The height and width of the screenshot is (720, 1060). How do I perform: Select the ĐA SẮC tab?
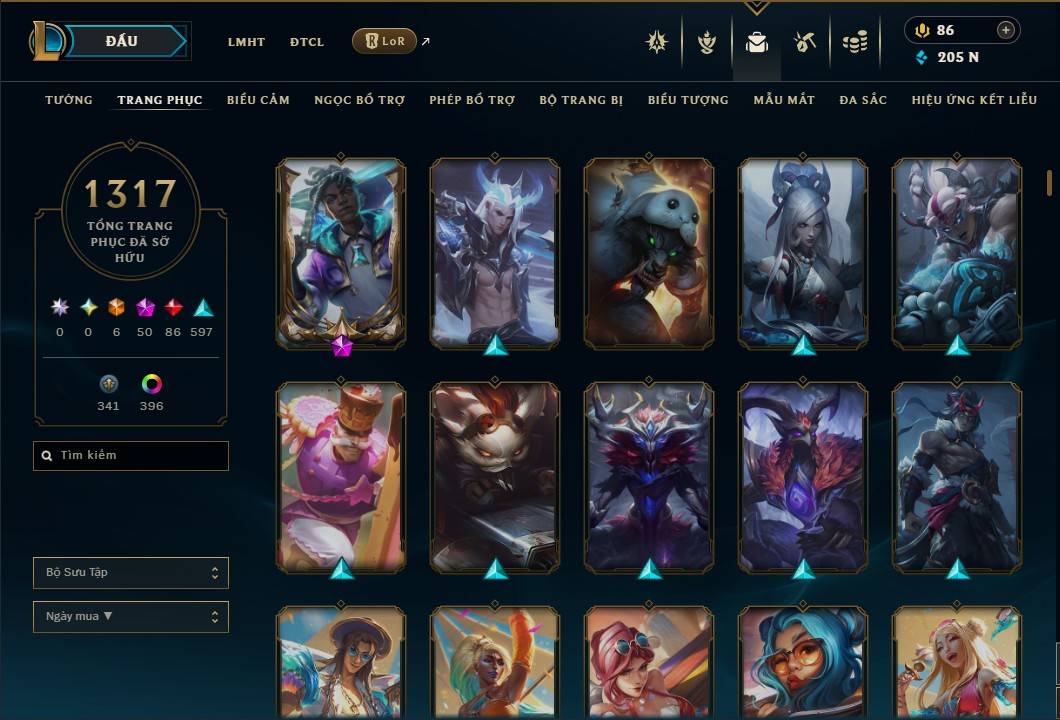(x=863, y=100)
